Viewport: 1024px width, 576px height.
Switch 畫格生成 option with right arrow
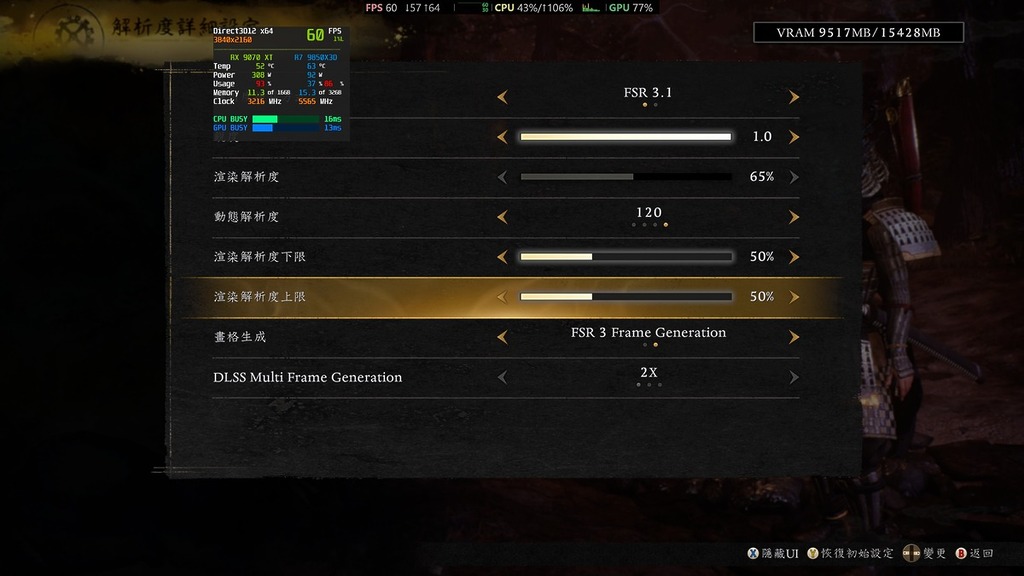pyautogui.click(x=794, y=337)
